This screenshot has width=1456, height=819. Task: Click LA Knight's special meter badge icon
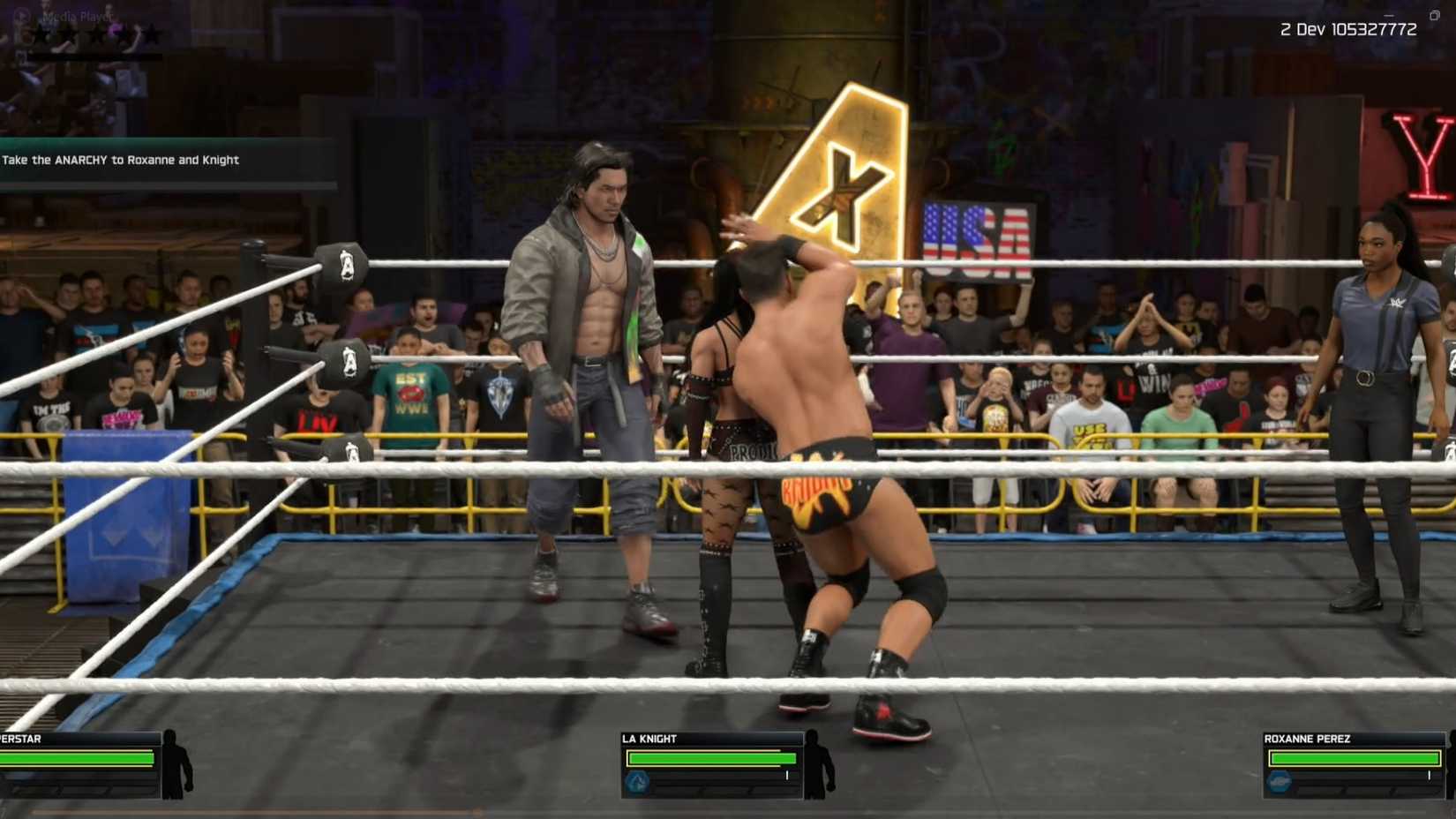[x=637, y=781]
